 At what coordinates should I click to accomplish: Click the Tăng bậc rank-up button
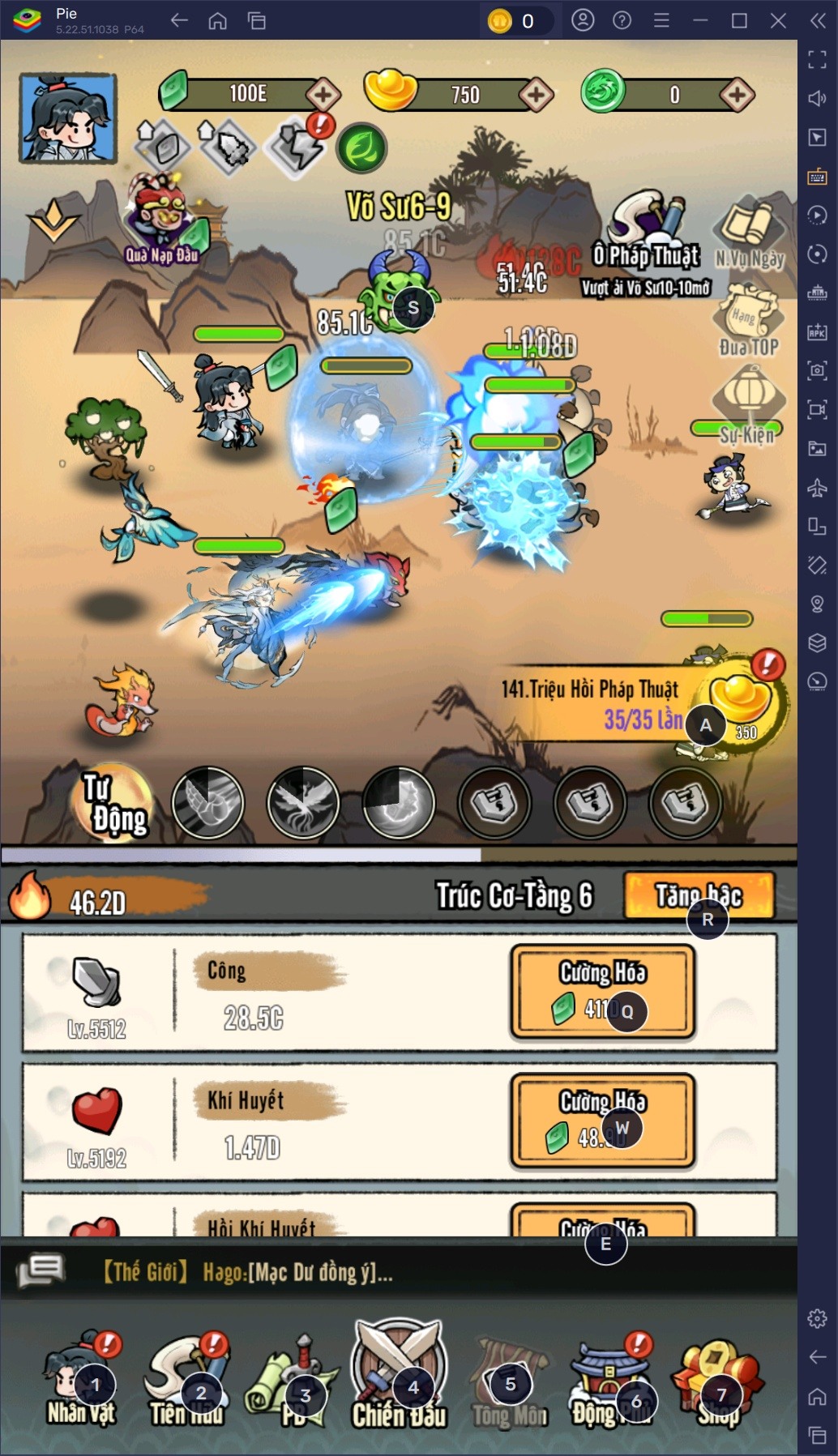tap(699, 895)
